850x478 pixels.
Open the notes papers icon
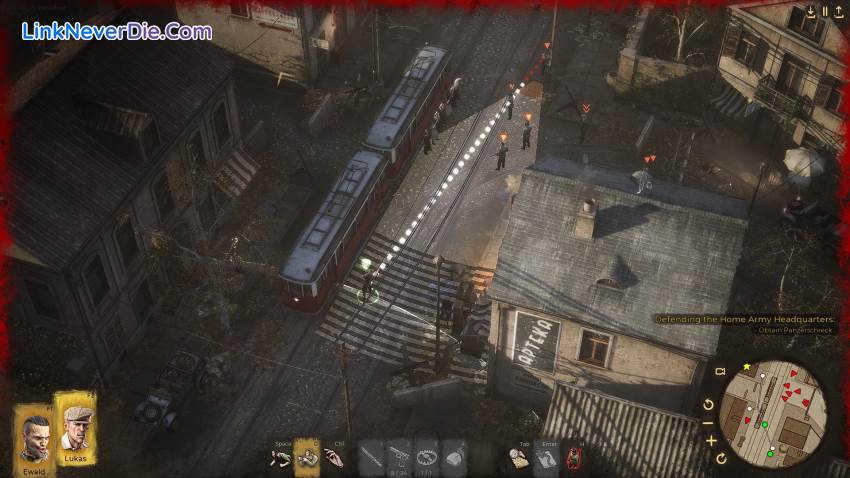[546, 458]
